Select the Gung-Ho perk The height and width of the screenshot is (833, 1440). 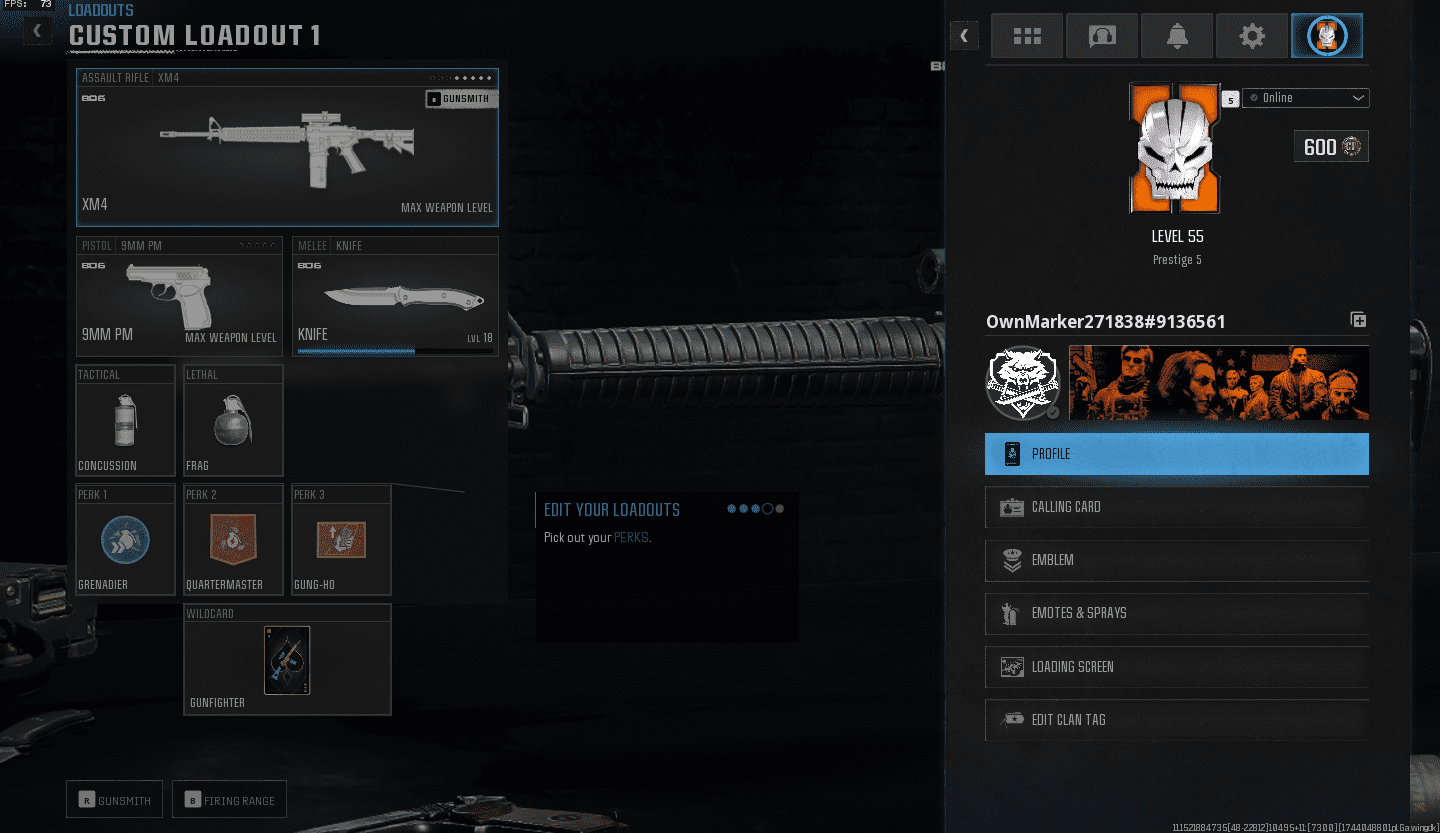[x=340, y=539]
